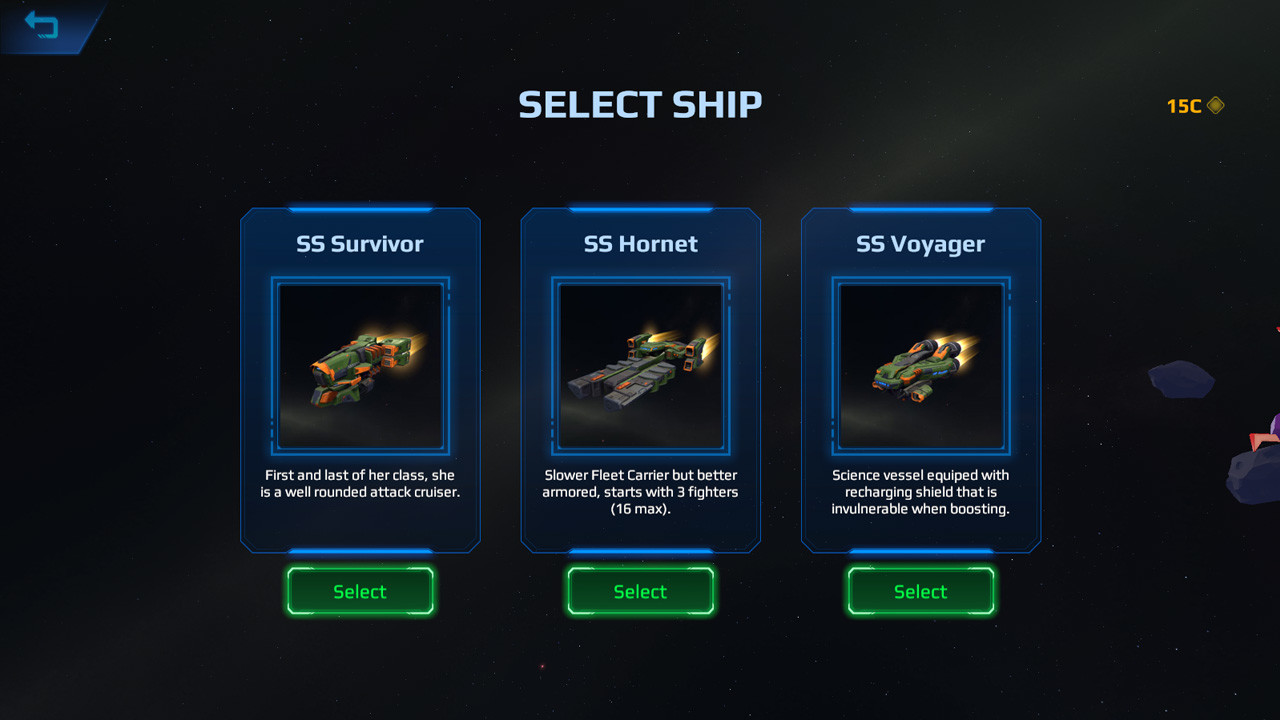Click the yellow credits diamond icon
The image size is (1280, 720).
1215,106
